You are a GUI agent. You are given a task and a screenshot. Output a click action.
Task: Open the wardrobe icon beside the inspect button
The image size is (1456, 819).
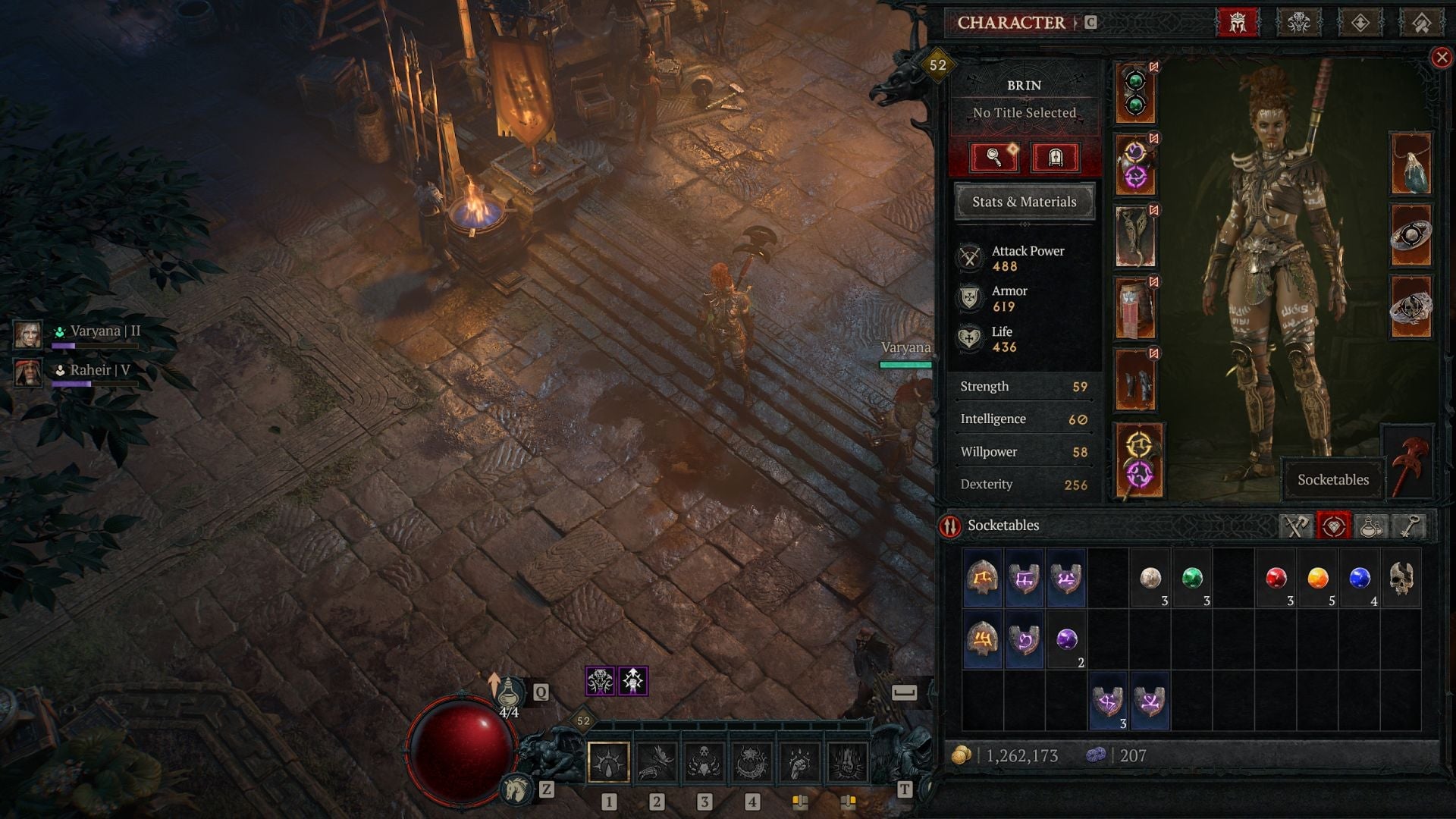[x=1056, y=157]
